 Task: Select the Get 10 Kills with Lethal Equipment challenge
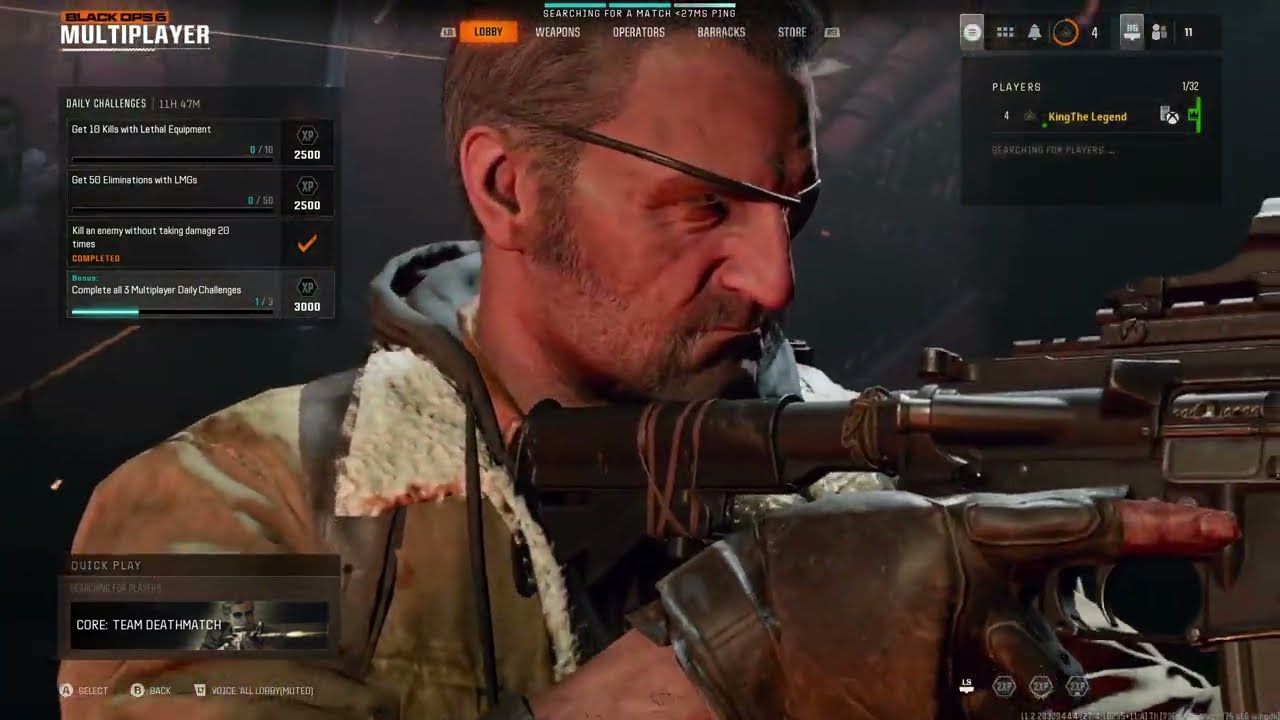click(170, 140)
